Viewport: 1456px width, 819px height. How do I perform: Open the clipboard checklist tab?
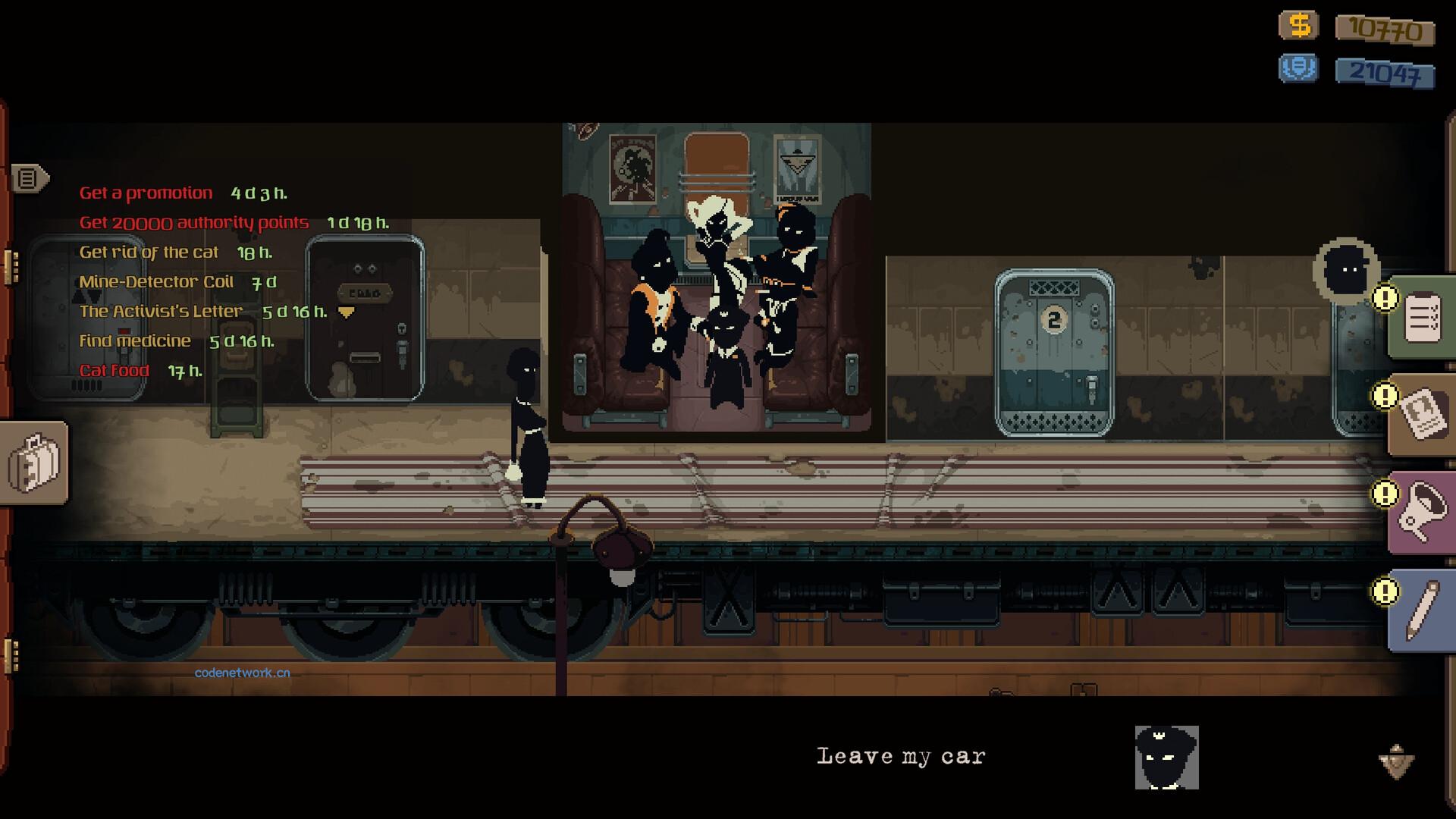[x=1422, y=318]
